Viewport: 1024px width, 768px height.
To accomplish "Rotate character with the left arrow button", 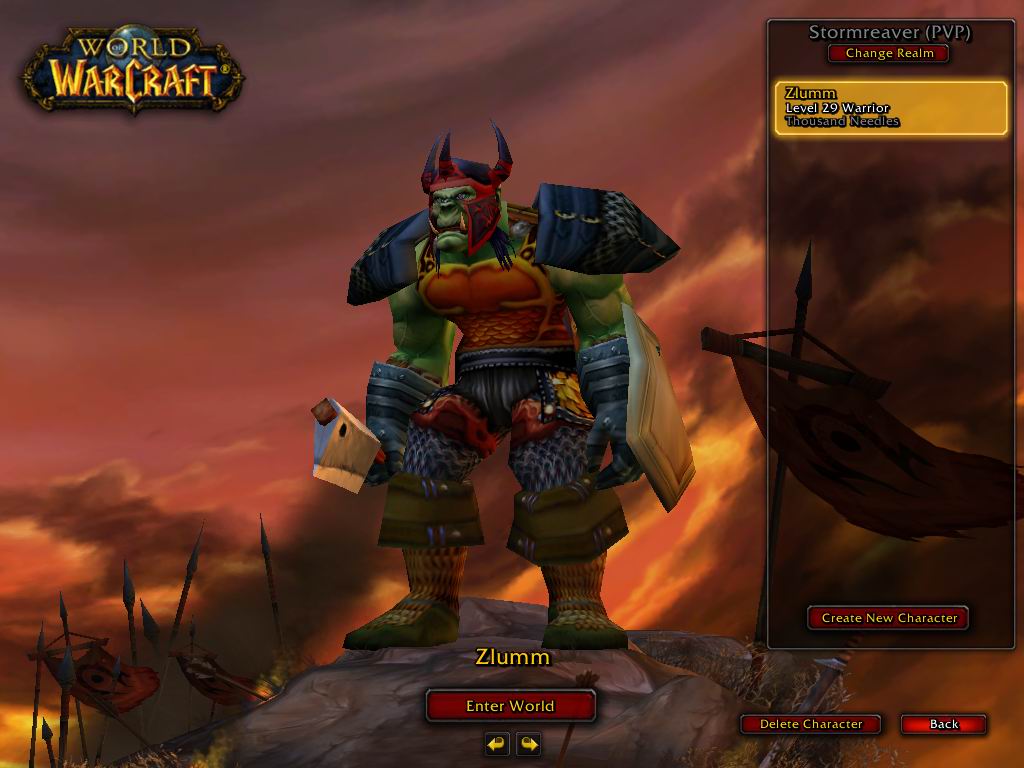I will pos(497,744).
